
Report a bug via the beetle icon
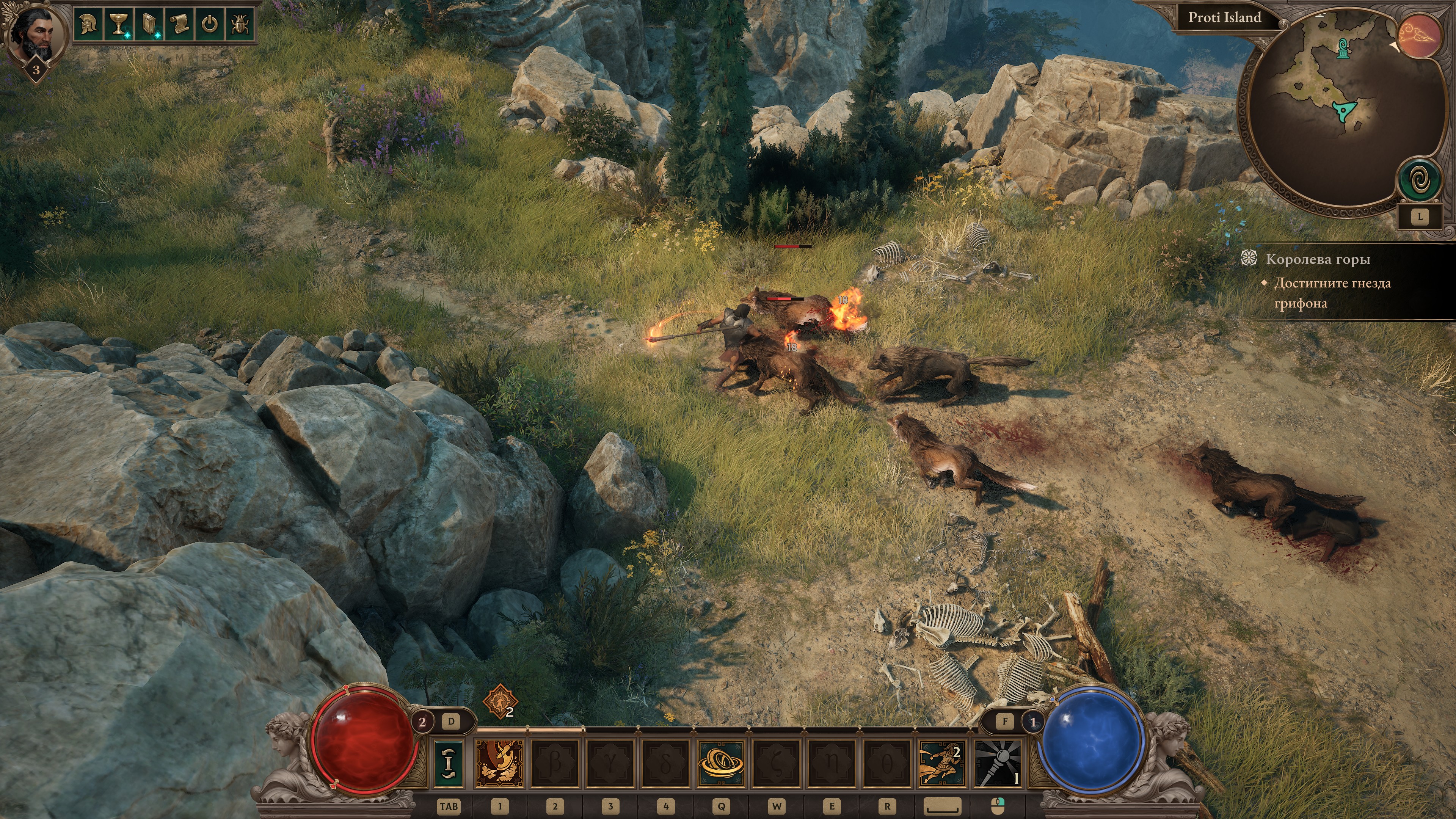(x=240, y=24)
